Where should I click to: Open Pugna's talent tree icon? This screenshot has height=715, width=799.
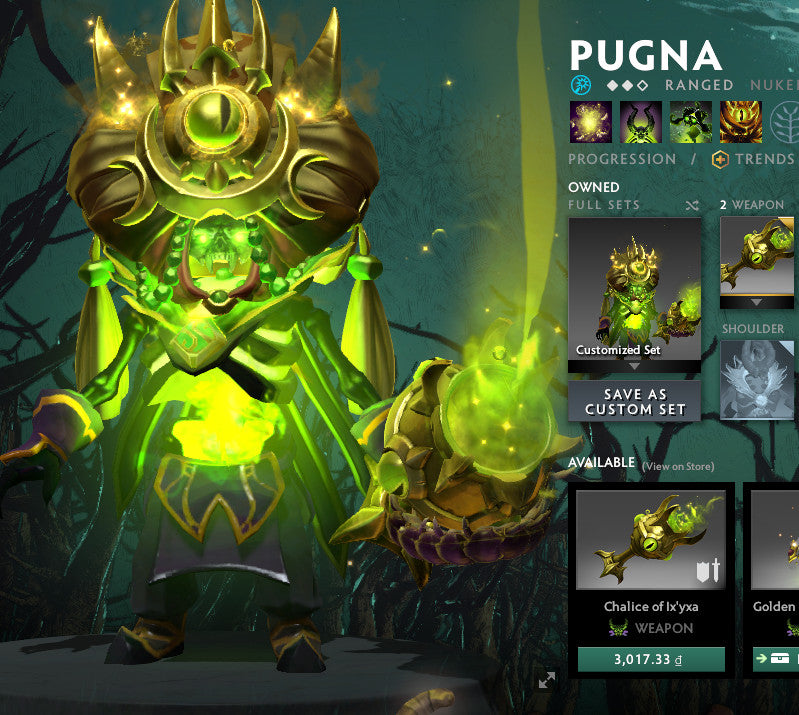point(785,121)
